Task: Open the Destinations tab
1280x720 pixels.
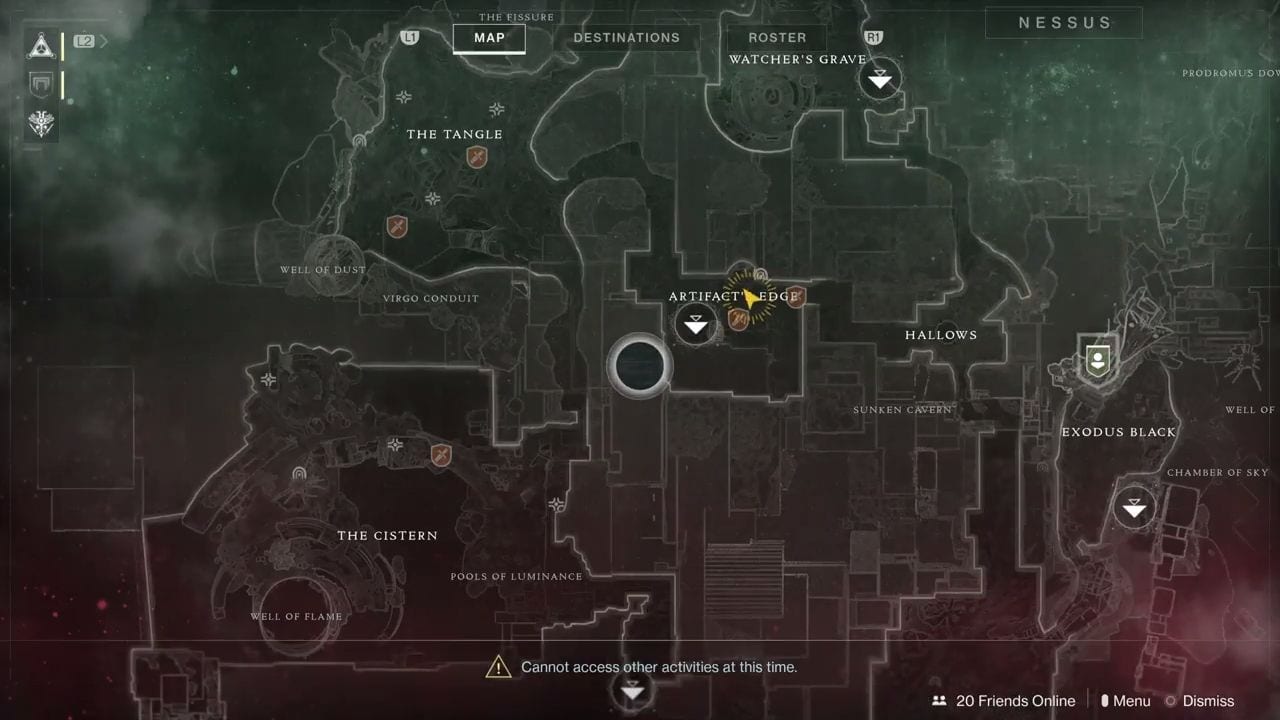Action: (626, 38)
